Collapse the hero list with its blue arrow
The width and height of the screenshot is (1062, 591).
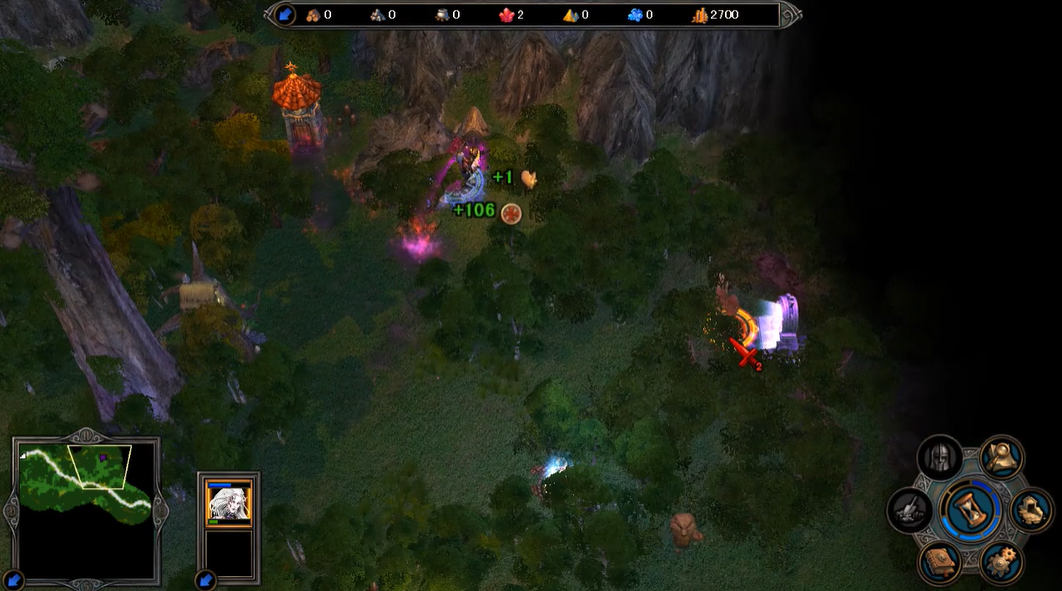pyautogui.click(x=206, y=579)
